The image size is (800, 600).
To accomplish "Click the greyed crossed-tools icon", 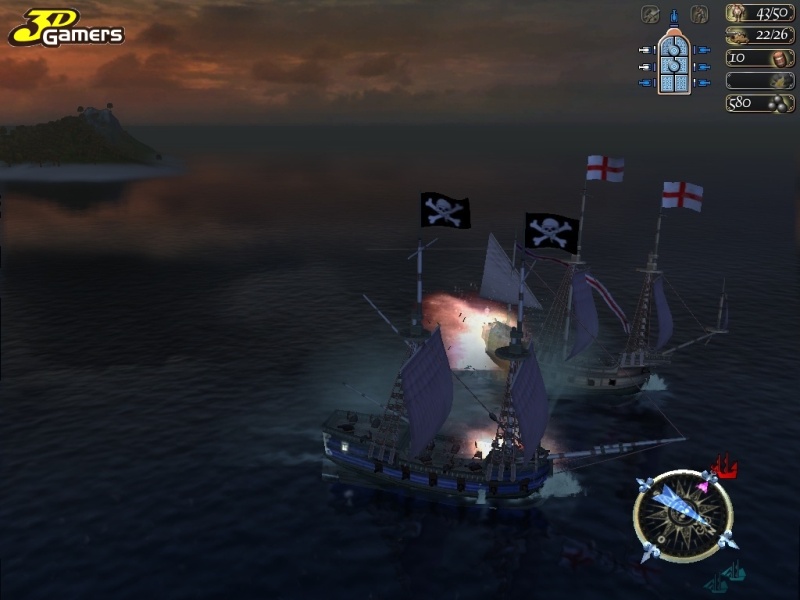I will tap(651, 14).
